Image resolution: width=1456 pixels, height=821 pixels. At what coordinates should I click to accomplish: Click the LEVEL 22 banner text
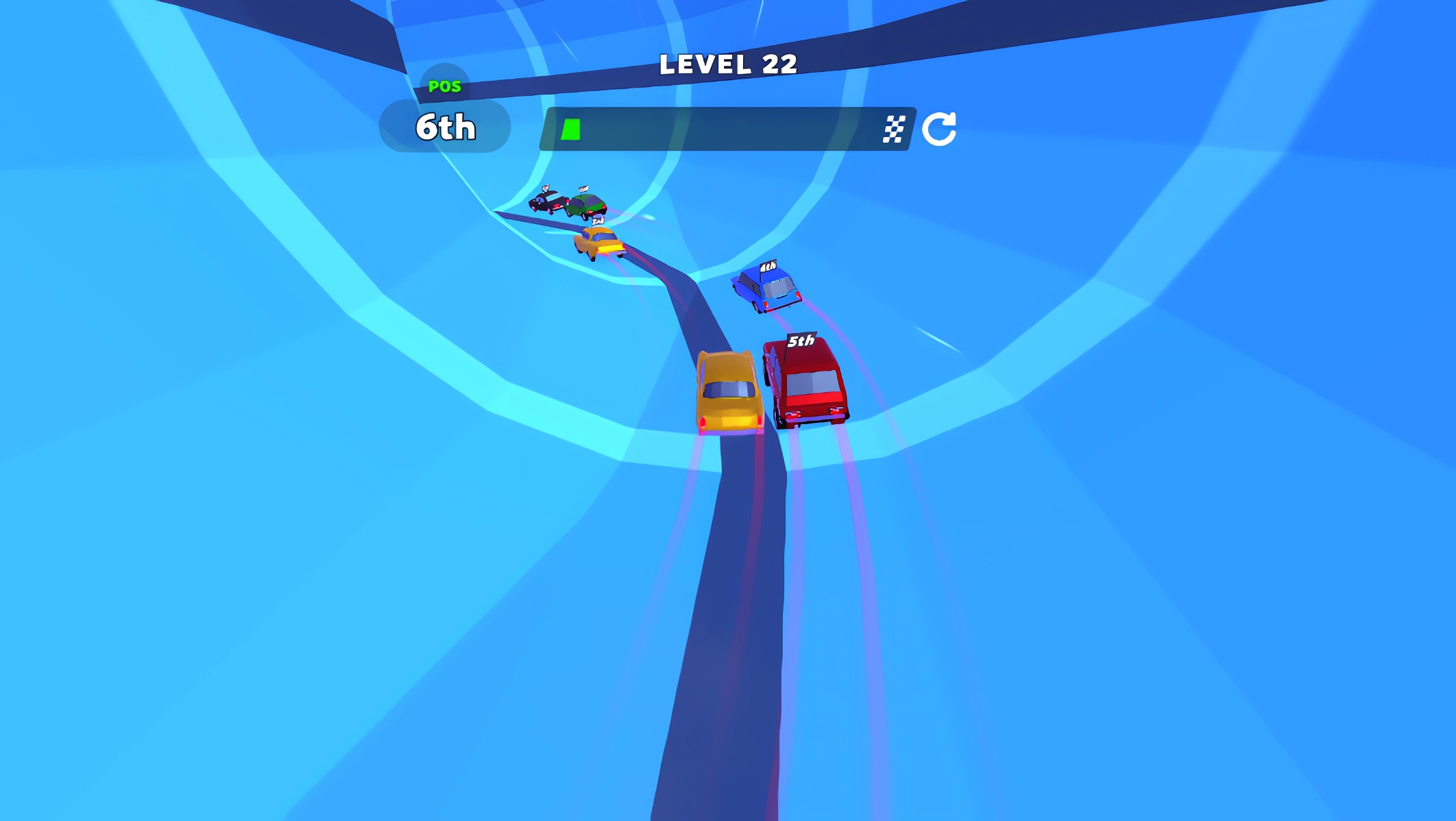[x=727, y=65]
